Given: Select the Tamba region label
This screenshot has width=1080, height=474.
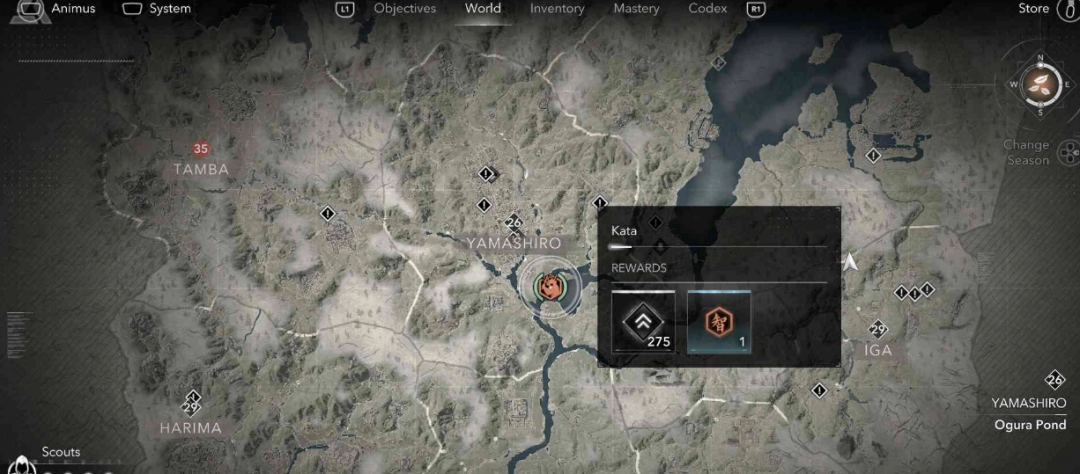Looking at the screenshot, I should pos(201,169).
